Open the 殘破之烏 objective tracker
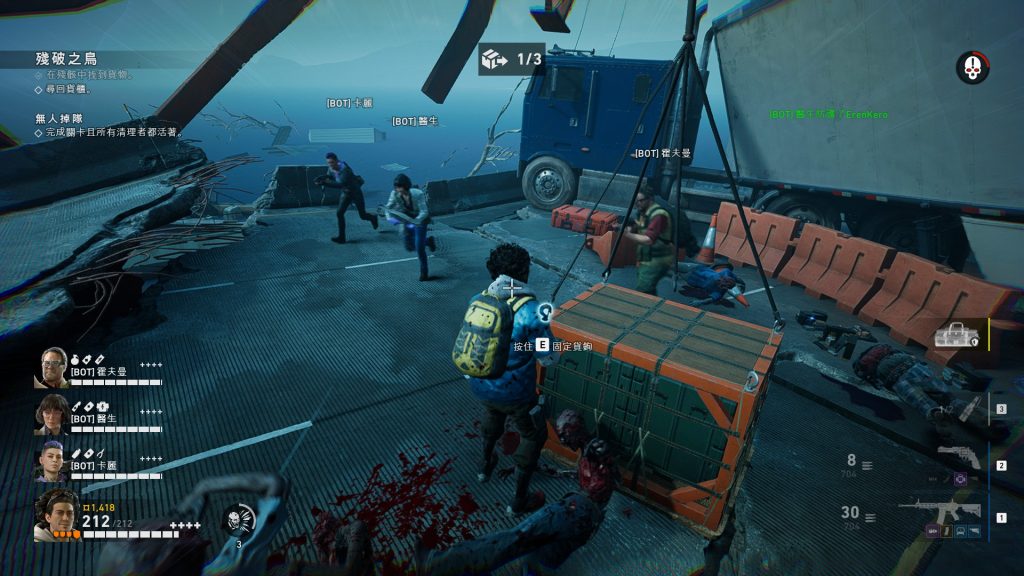 (x=69, y=59)
